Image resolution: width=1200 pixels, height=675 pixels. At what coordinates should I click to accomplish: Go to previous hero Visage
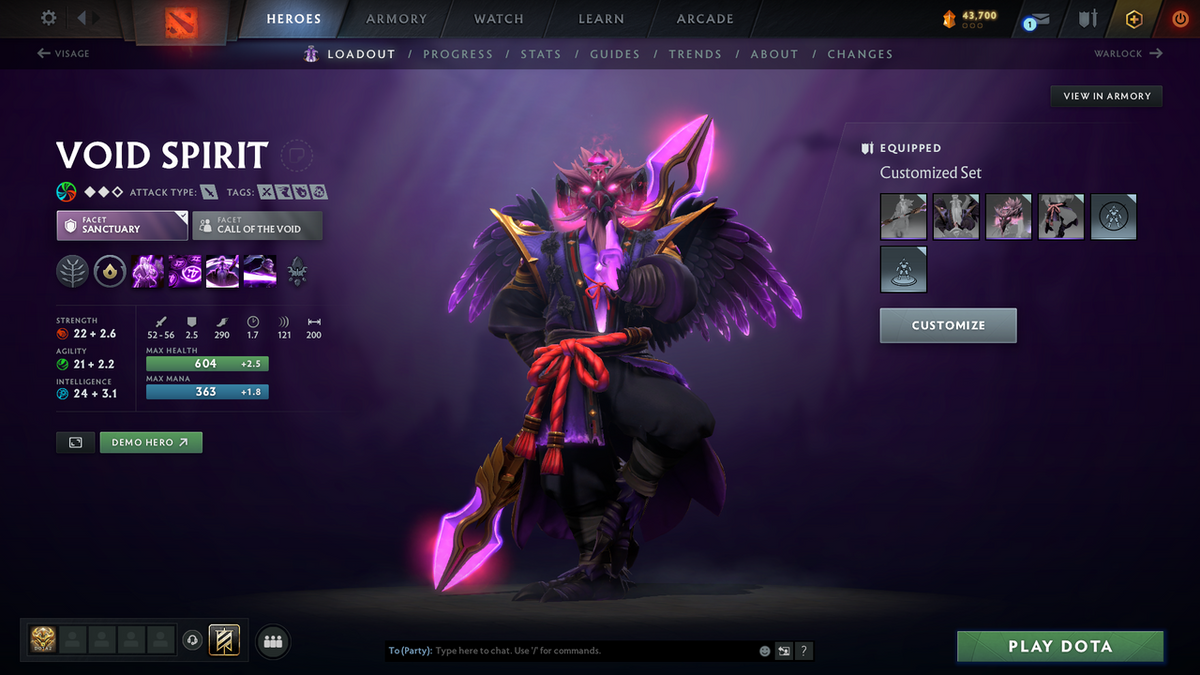pos(63,54)
